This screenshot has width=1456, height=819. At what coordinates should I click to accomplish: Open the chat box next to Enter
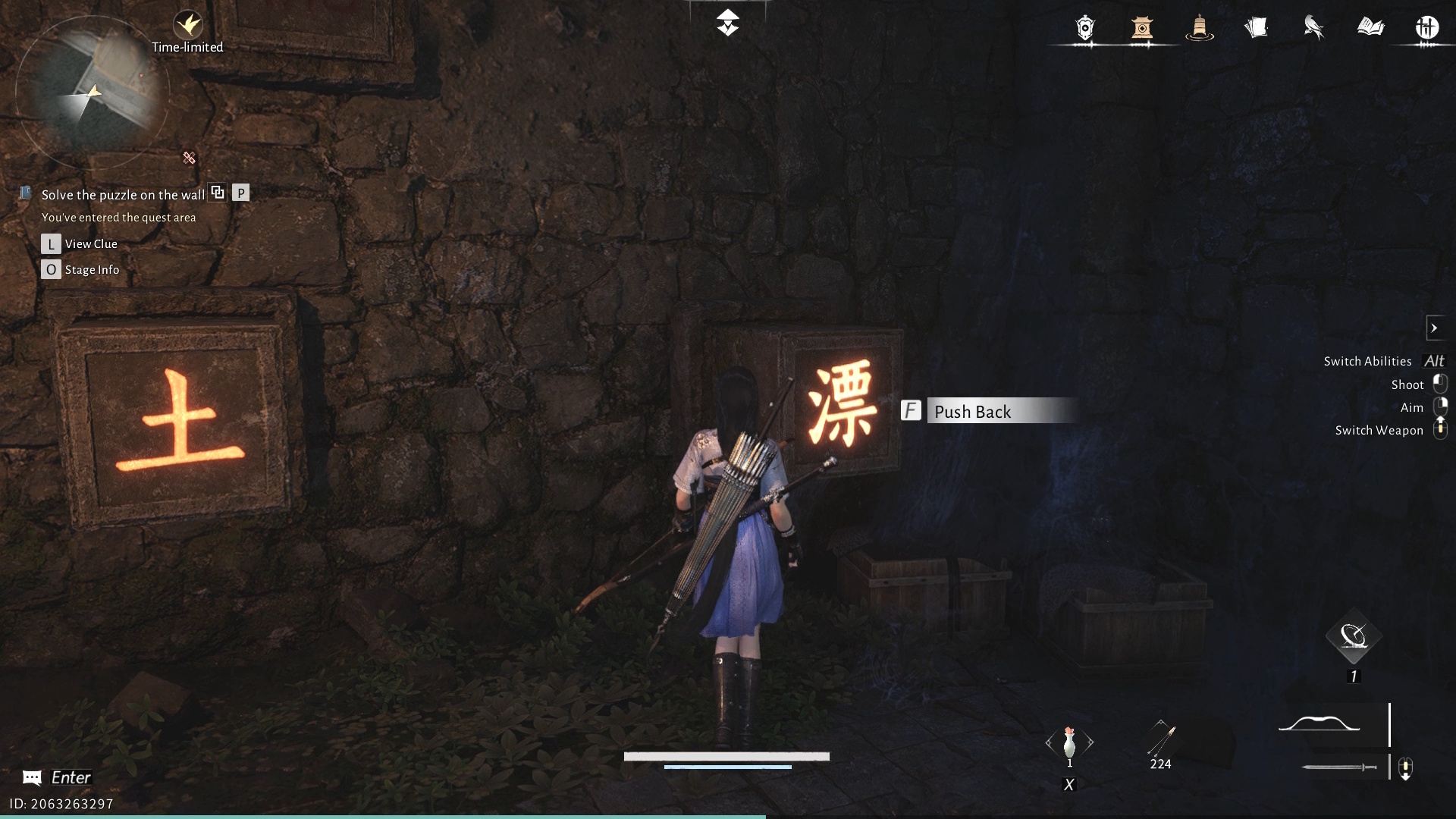click(32, 777)
